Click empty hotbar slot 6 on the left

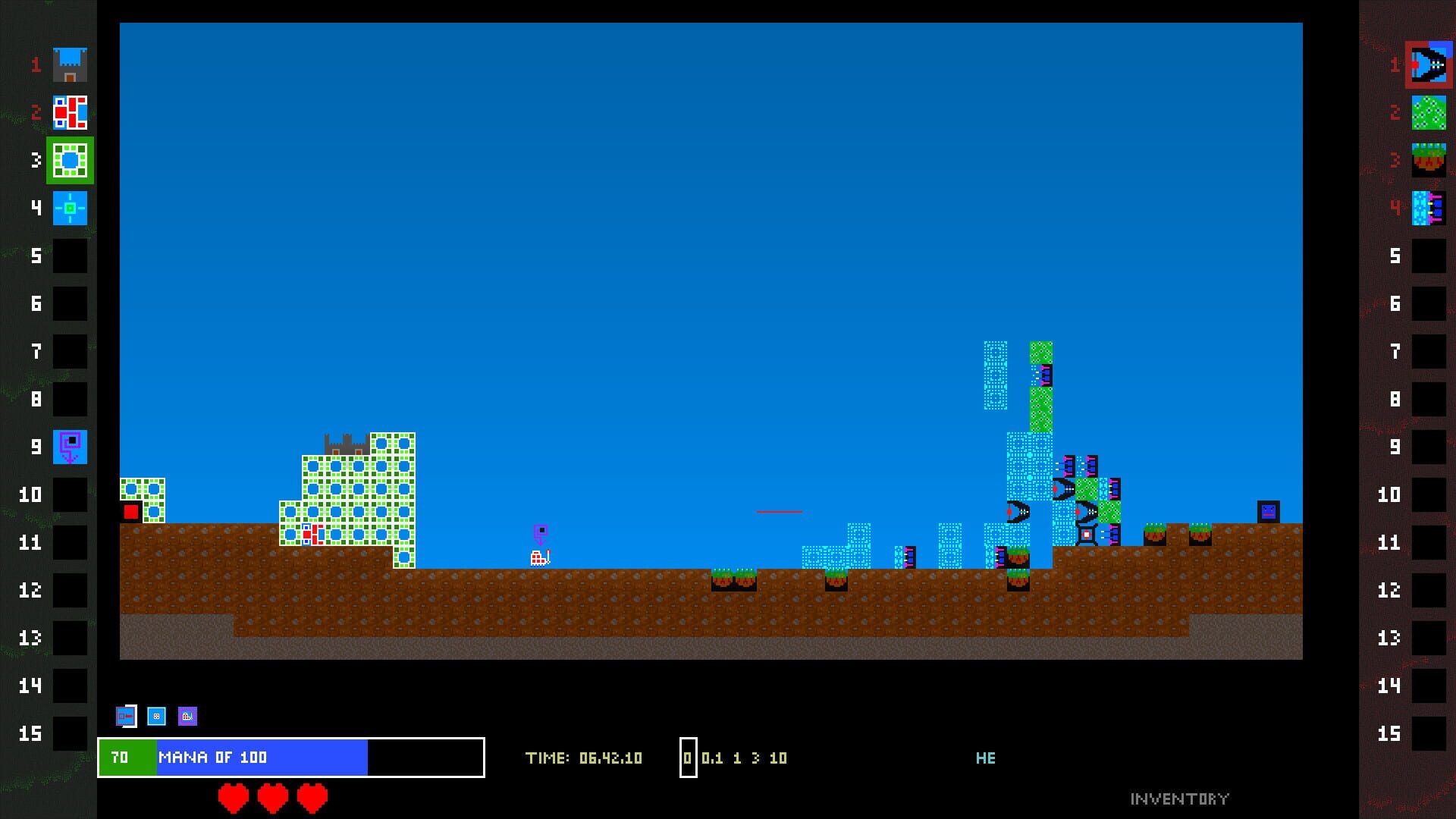(x=69, y=303)
